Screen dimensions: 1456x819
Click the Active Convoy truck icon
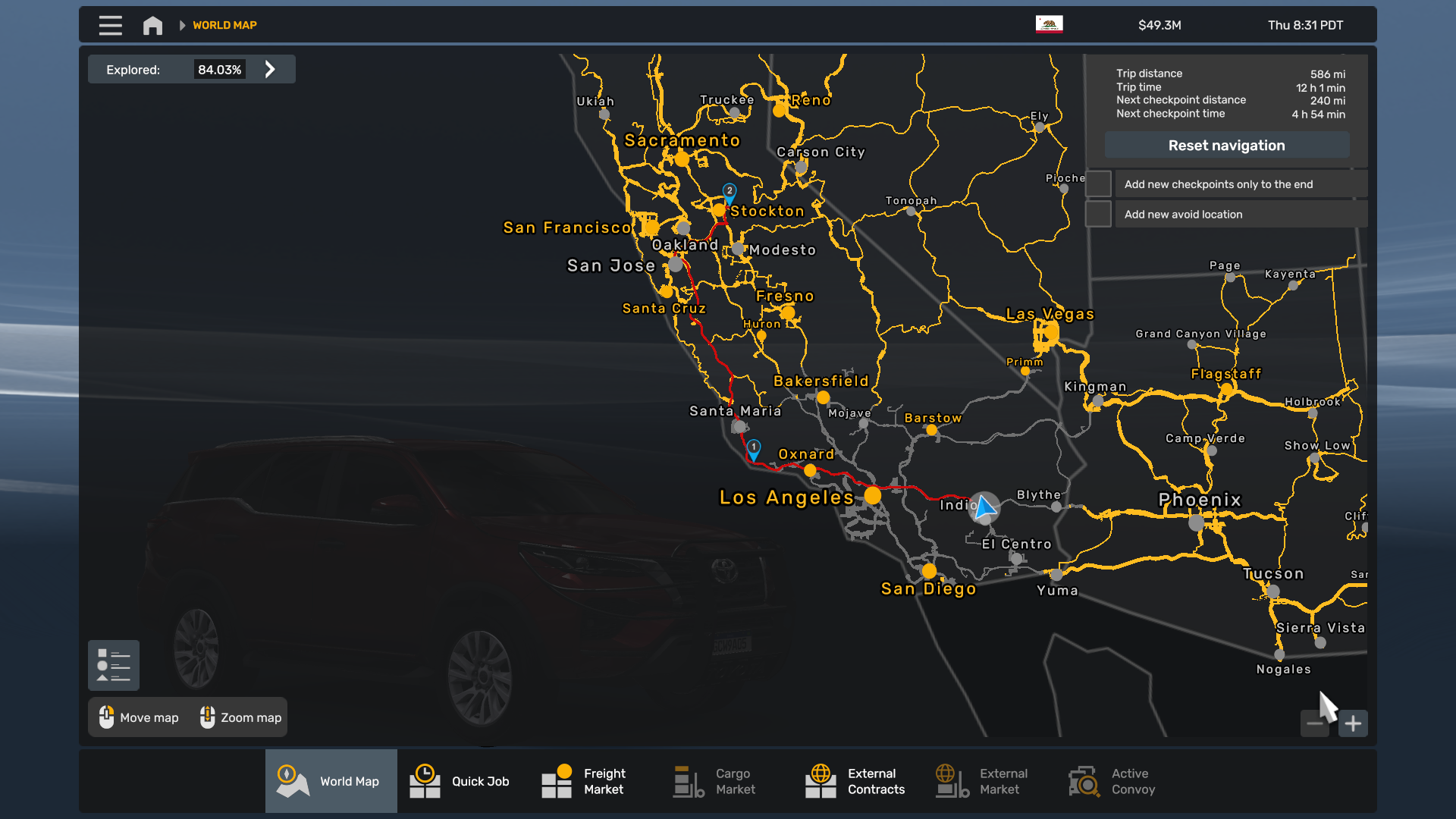click(x=1083, y=781)
